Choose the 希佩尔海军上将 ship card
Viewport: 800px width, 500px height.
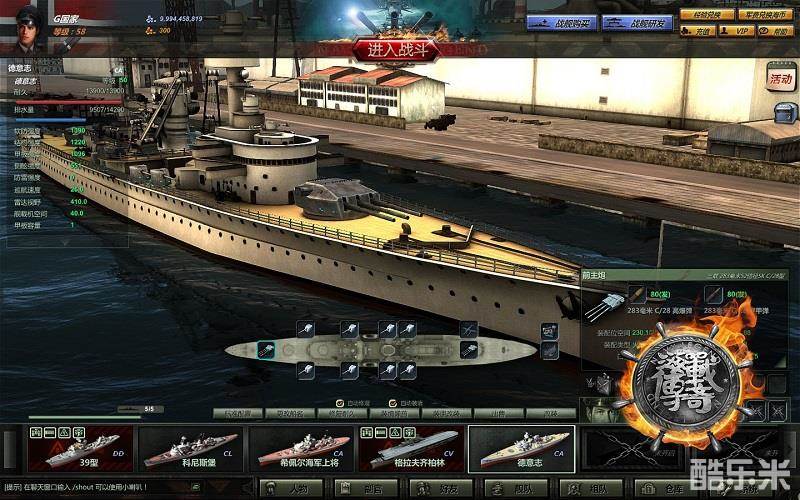point(299,449)
